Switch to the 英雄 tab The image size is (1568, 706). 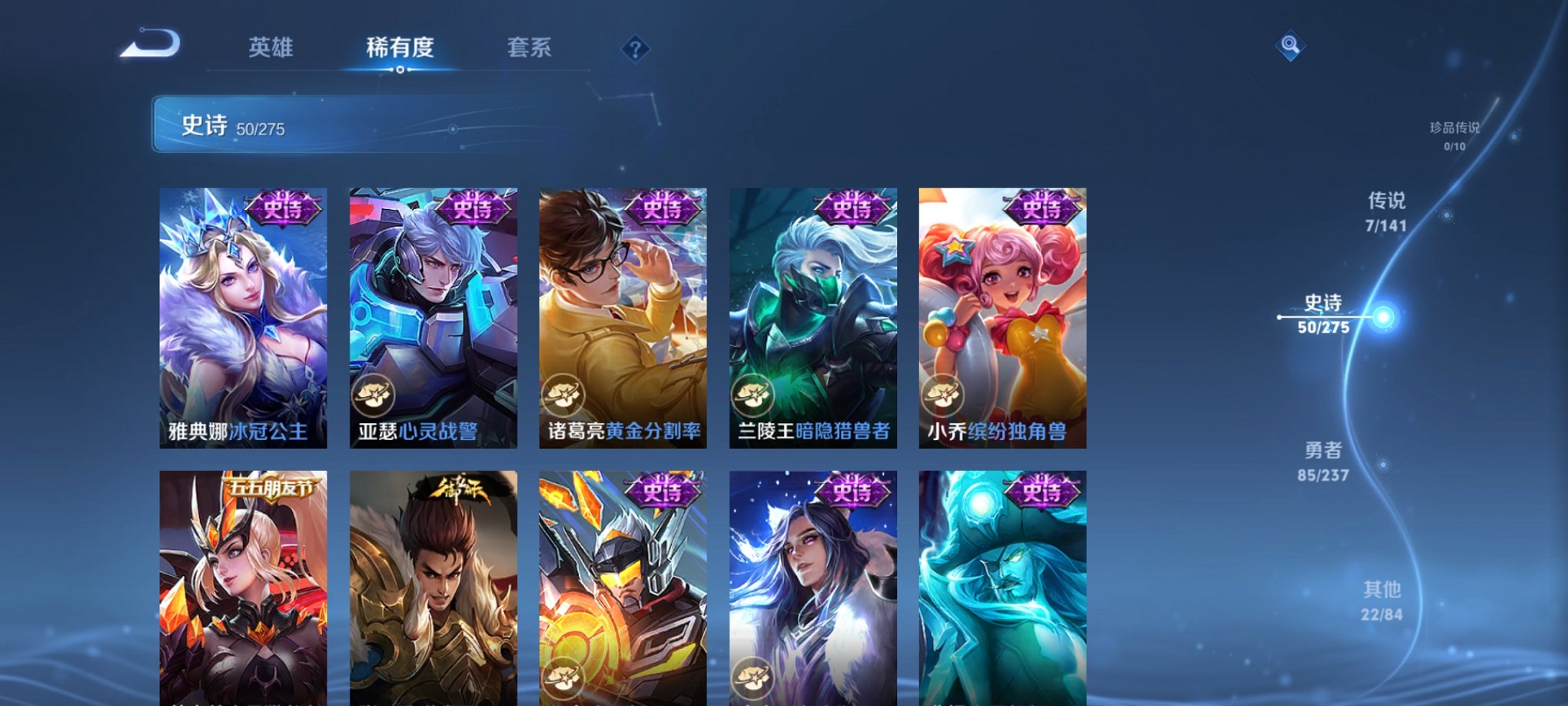[271, 48]
